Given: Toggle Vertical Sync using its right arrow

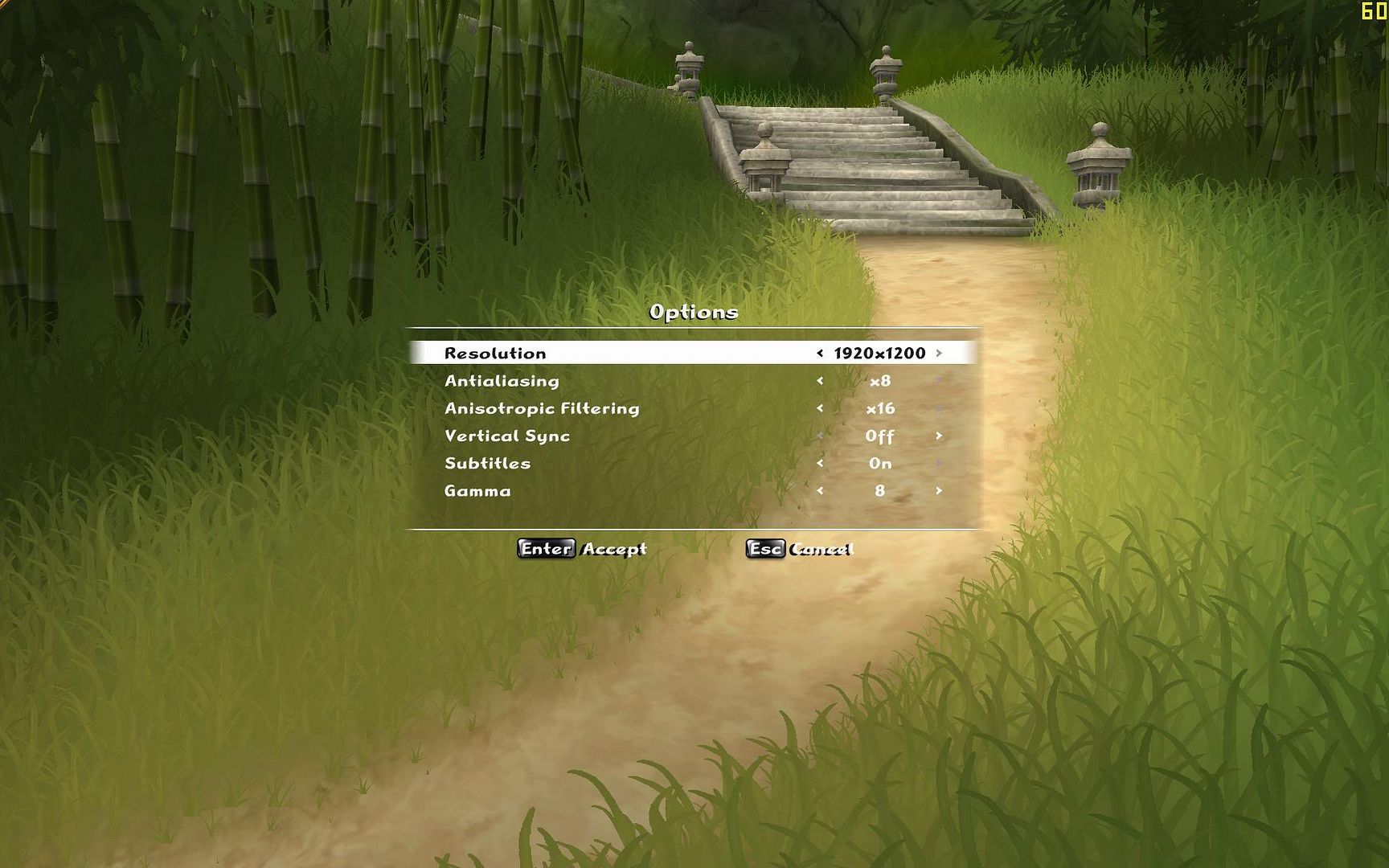Looking at the screenshot, I should (x=938, y=436).
